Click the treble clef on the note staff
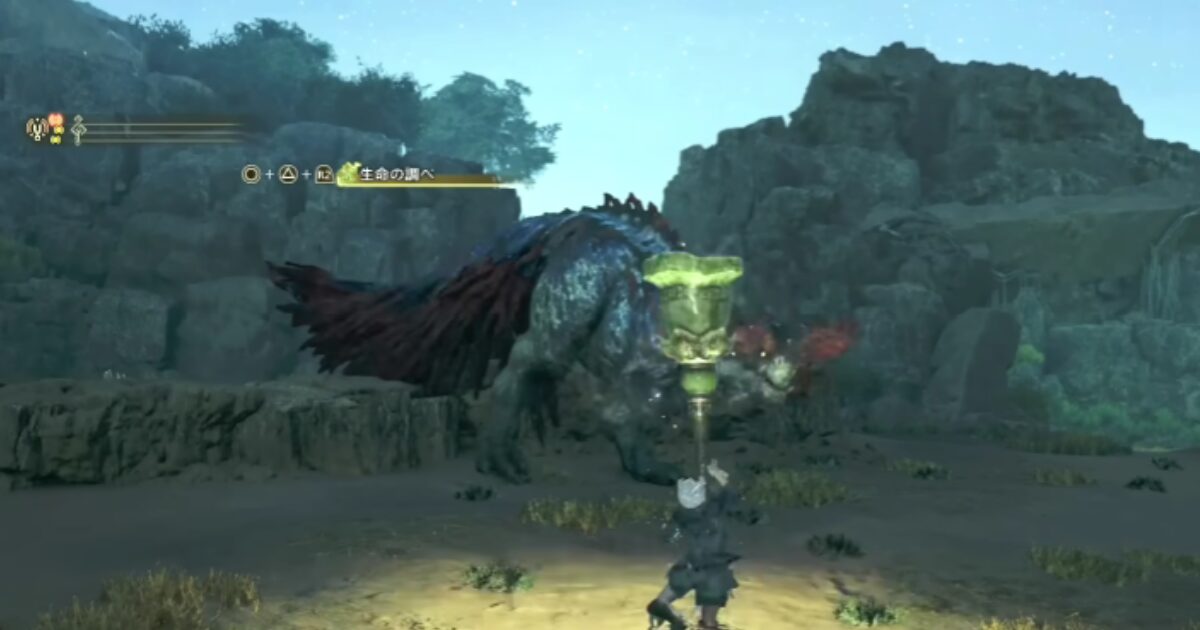This screenshot has height=630, width=1200. click(x=77, y=129)
